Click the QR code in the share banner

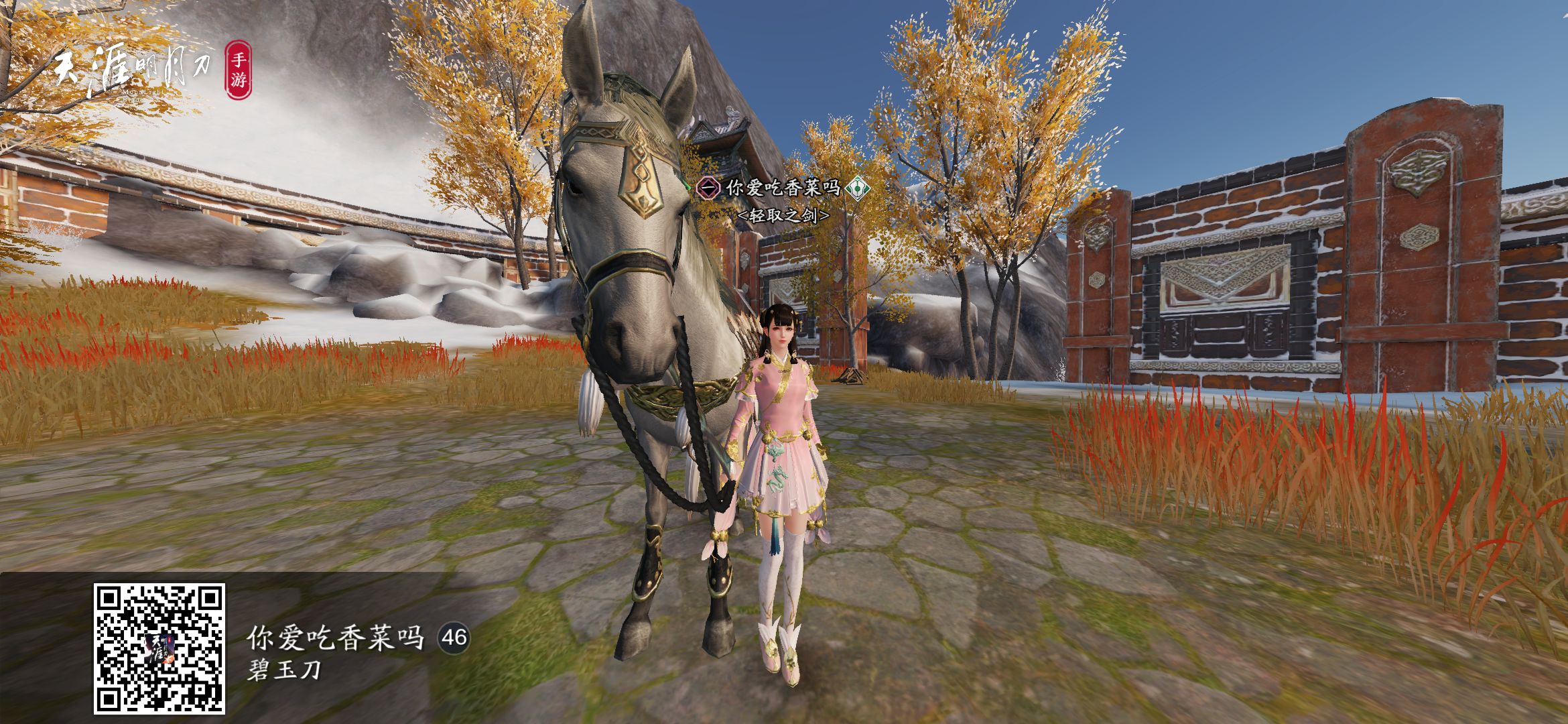coord(159,648)
